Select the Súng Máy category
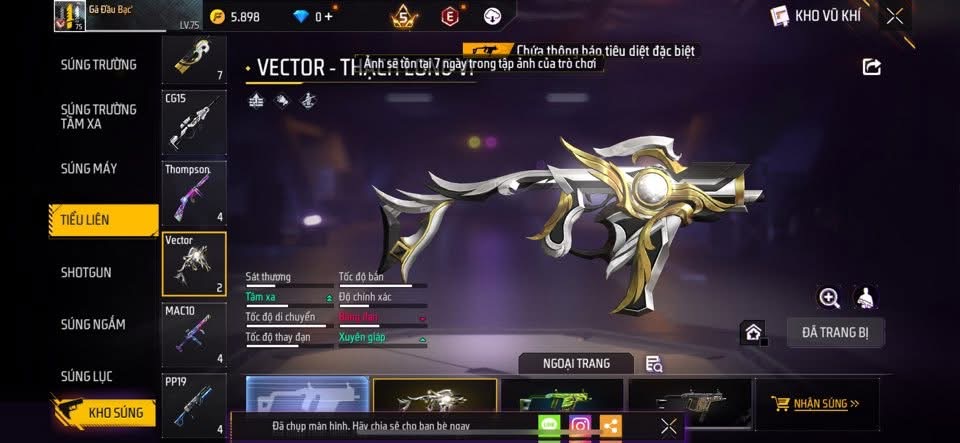The height and width of the screenshot is (443, 960). point(89,168)
